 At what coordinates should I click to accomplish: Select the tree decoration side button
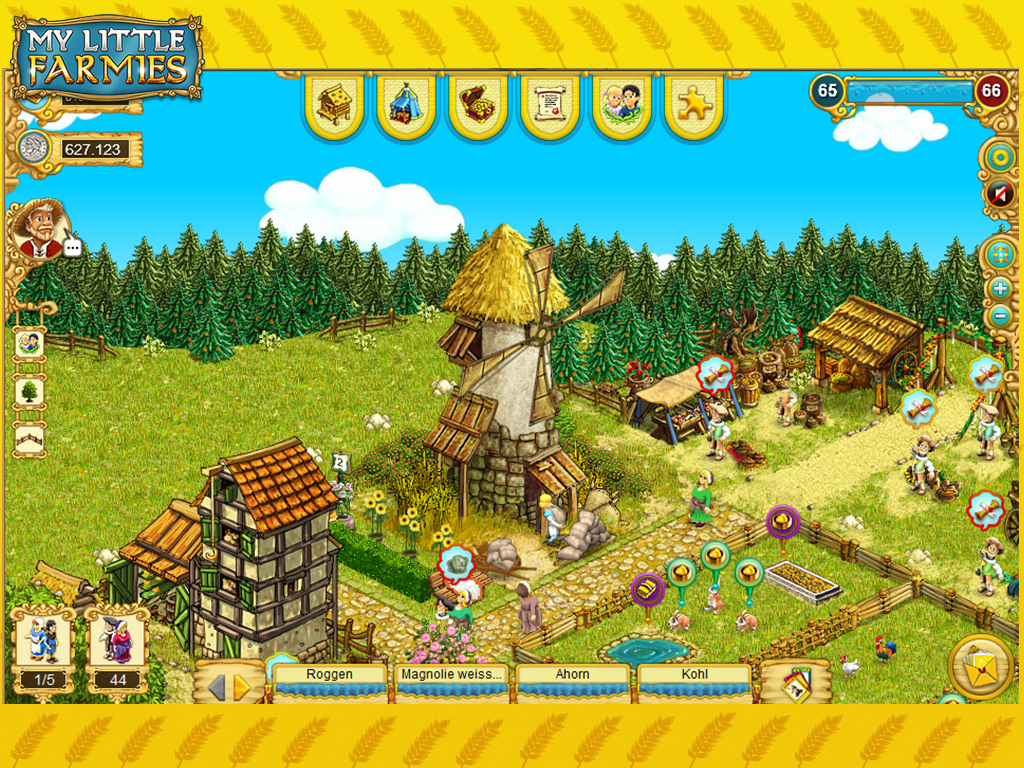click(x=29, y=391)
